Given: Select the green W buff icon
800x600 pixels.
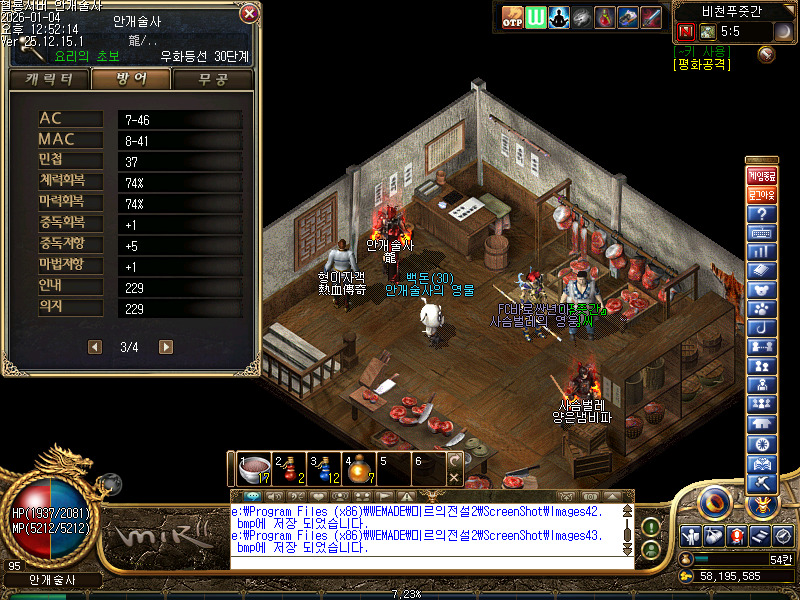Looking at the screenshot, I should (x=537, y=17).
